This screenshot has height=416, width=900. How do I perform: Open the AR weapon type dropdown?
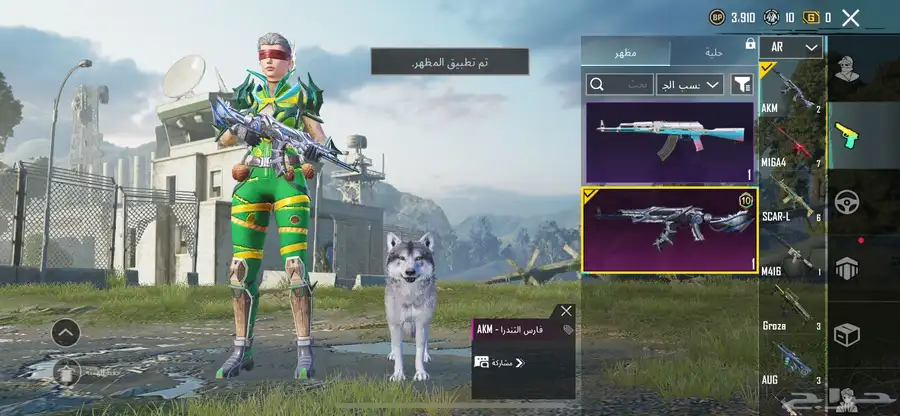(791, 47)
